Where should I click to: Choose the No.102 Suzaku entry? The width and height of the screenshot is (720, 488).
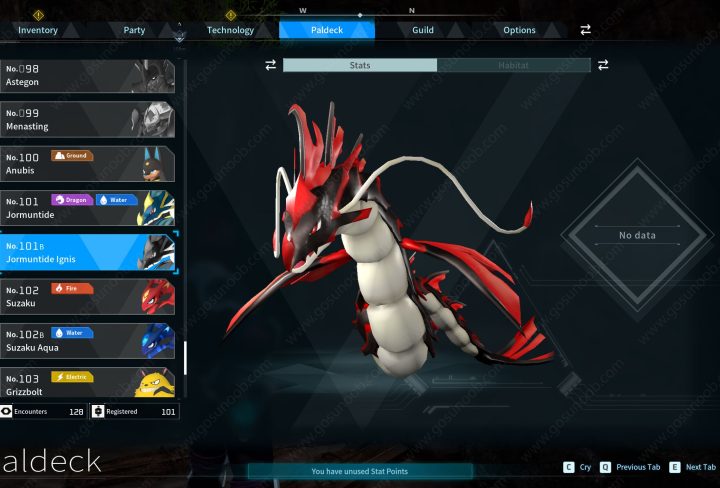click(x=88, y=296)
